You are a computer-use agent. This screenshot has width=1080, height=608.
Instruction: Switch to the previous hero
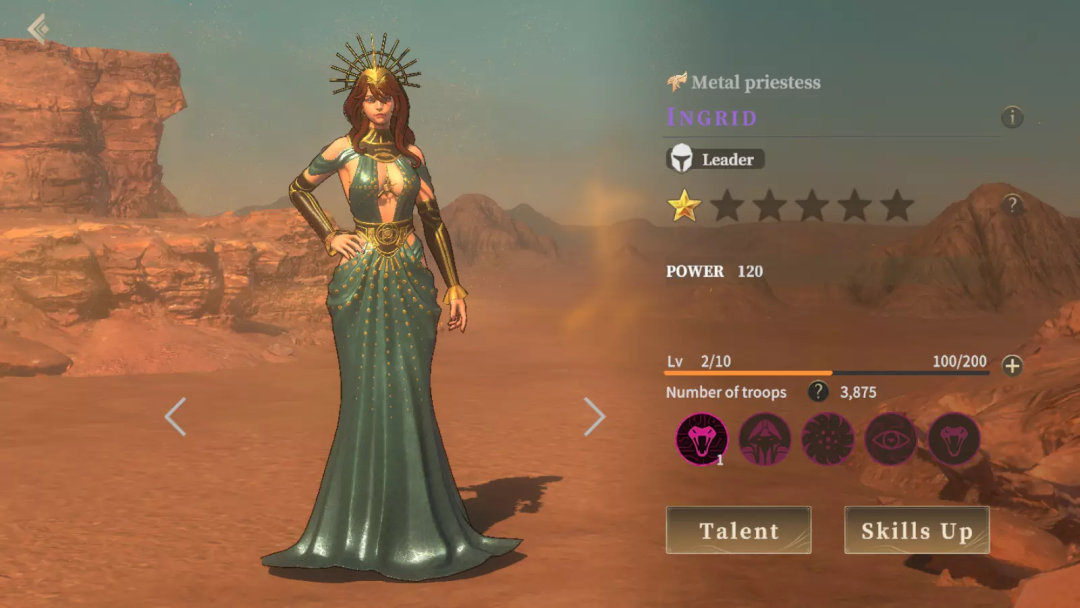(x=175, y=417)
